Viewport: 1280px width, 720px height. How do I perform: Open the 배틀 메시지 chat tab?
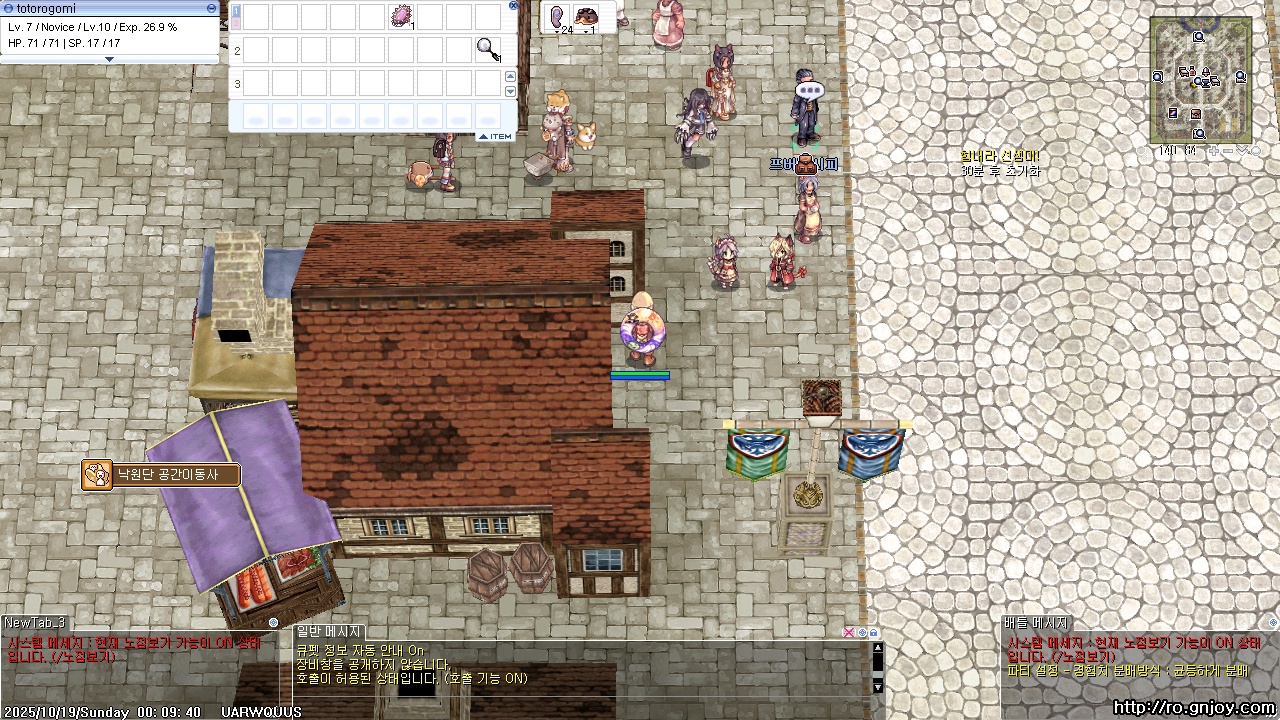click(1037, 623)
